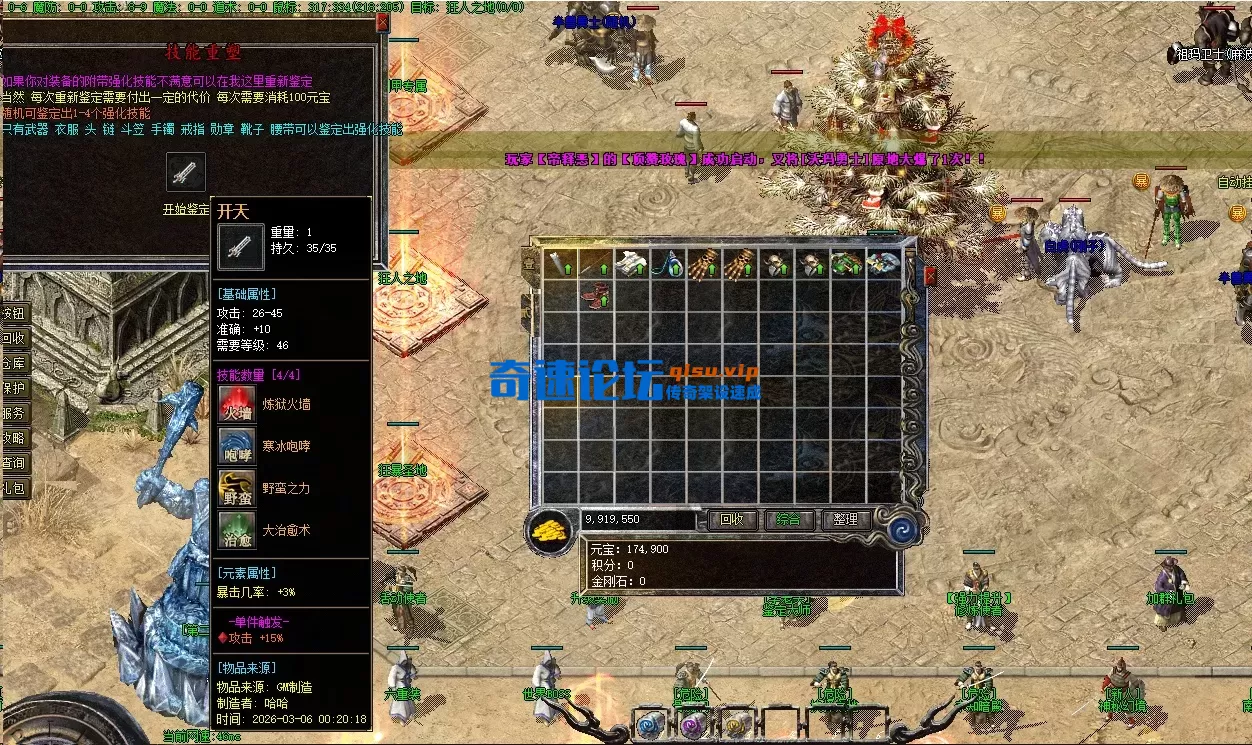Use the yellow scroll in the hotbar

coord(735,724)
